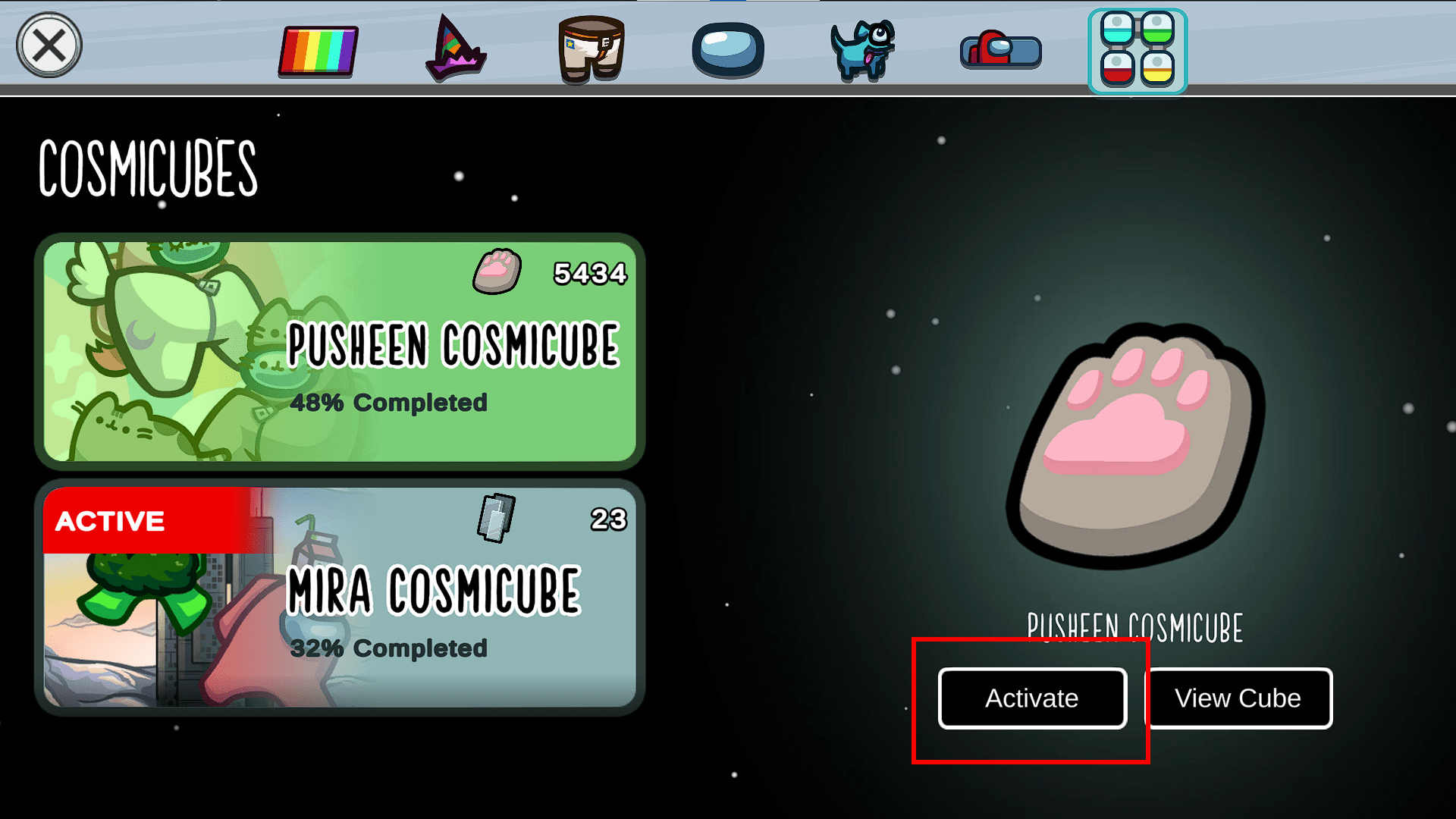Screen dimensions: 1456x819
Task: Click the 48% Completed progress indicator
Action: pos(390,403)
